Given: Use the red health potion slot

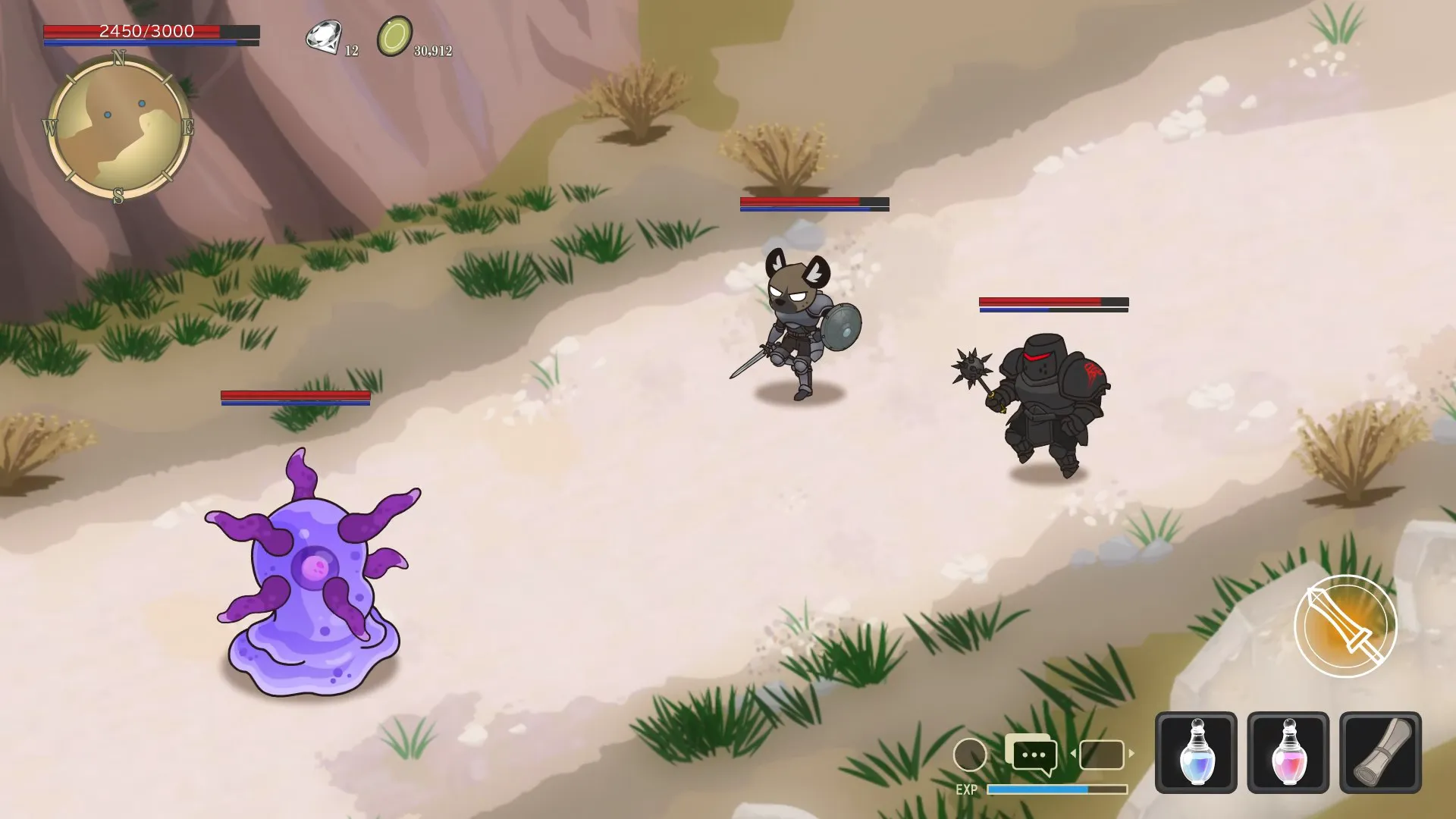Looking at the screenshot, I should pyautogui.click(x=1288, y=752).
